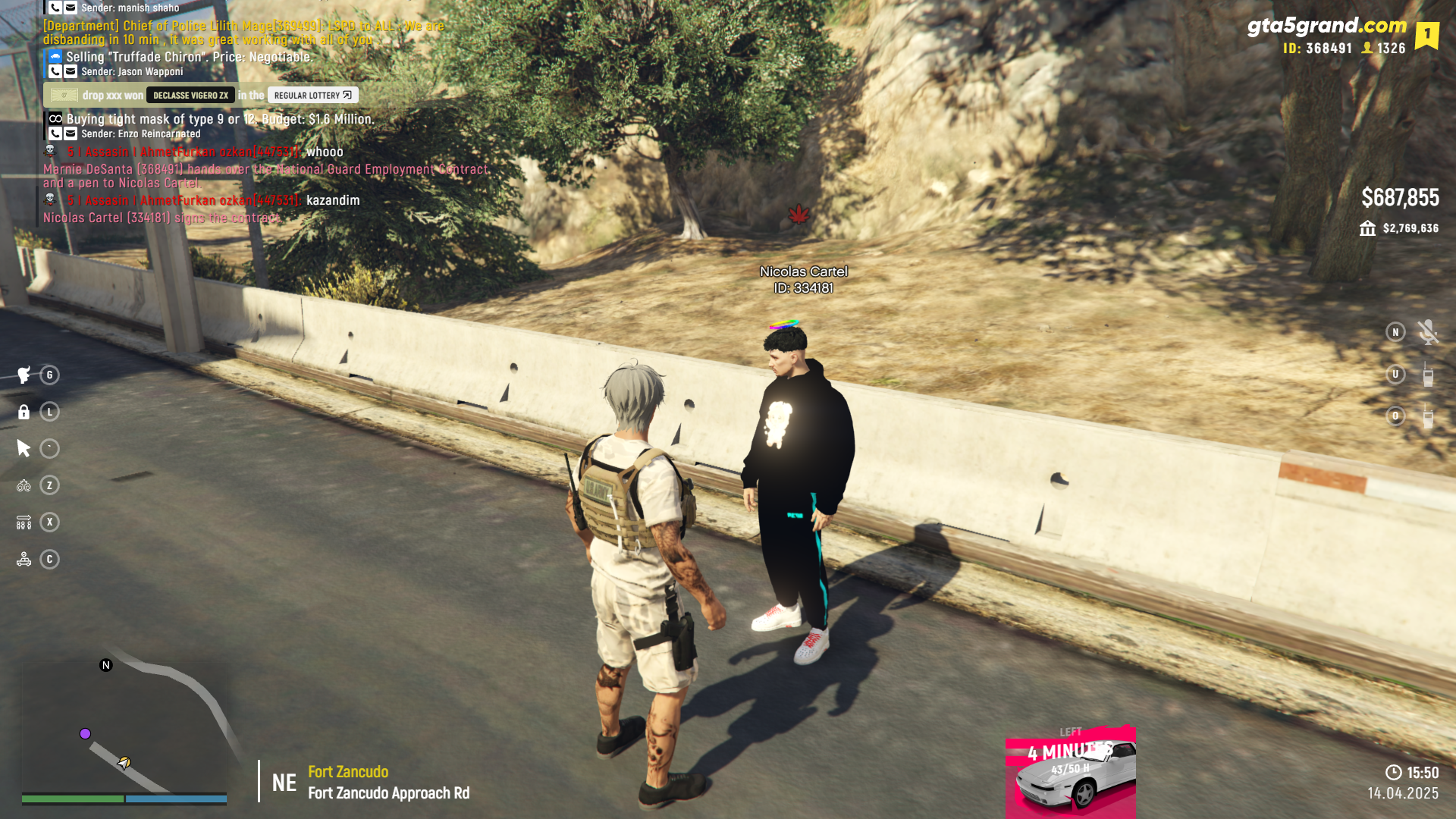The height and width of the screenshot is (819, 1456).
Task: Message Enzo Reincarnated using the envelope icon
Action: click(71, 134)
